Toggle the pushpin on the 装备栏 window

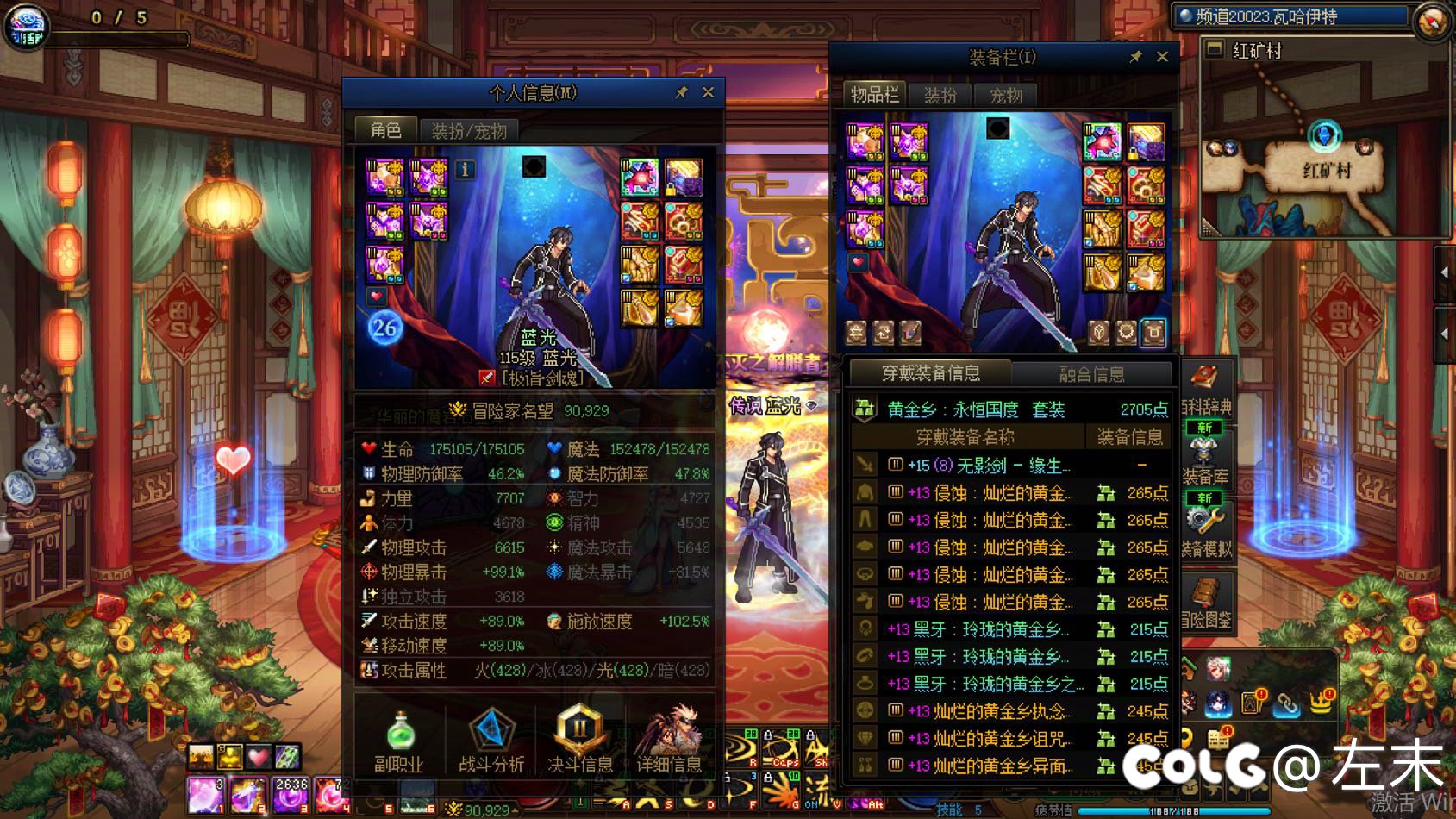(1135, 57)
